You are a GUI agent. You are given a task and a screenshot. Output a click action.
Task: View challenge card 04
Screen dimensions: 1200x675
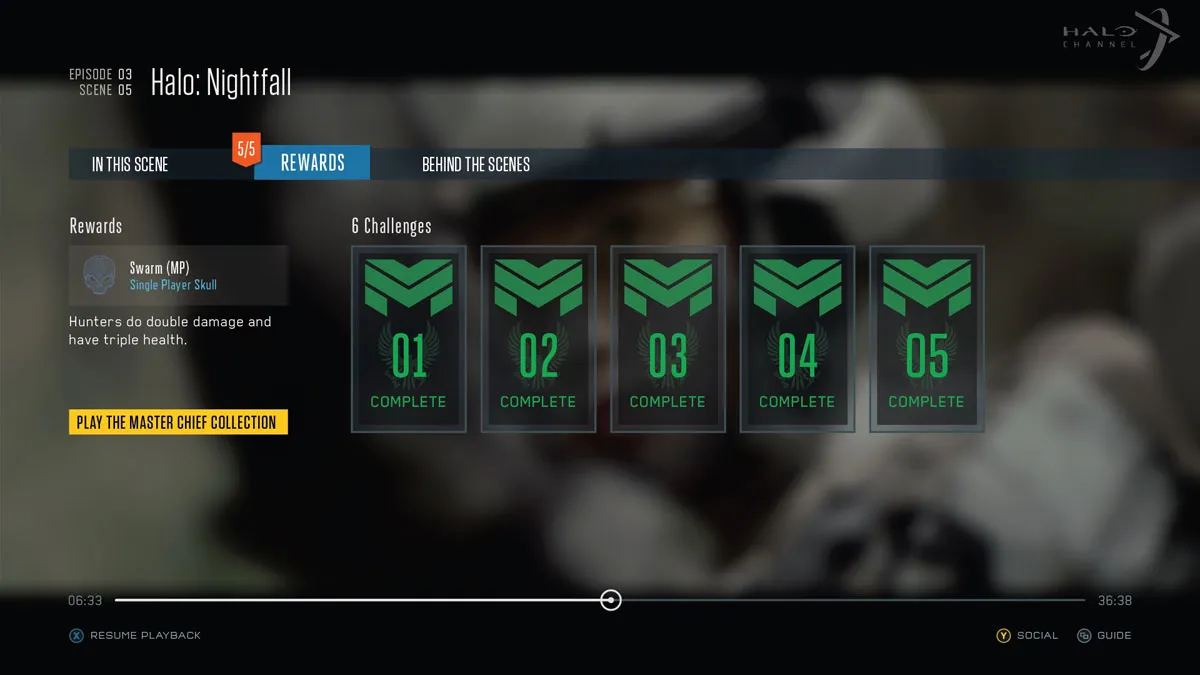(x=797, y=339)
